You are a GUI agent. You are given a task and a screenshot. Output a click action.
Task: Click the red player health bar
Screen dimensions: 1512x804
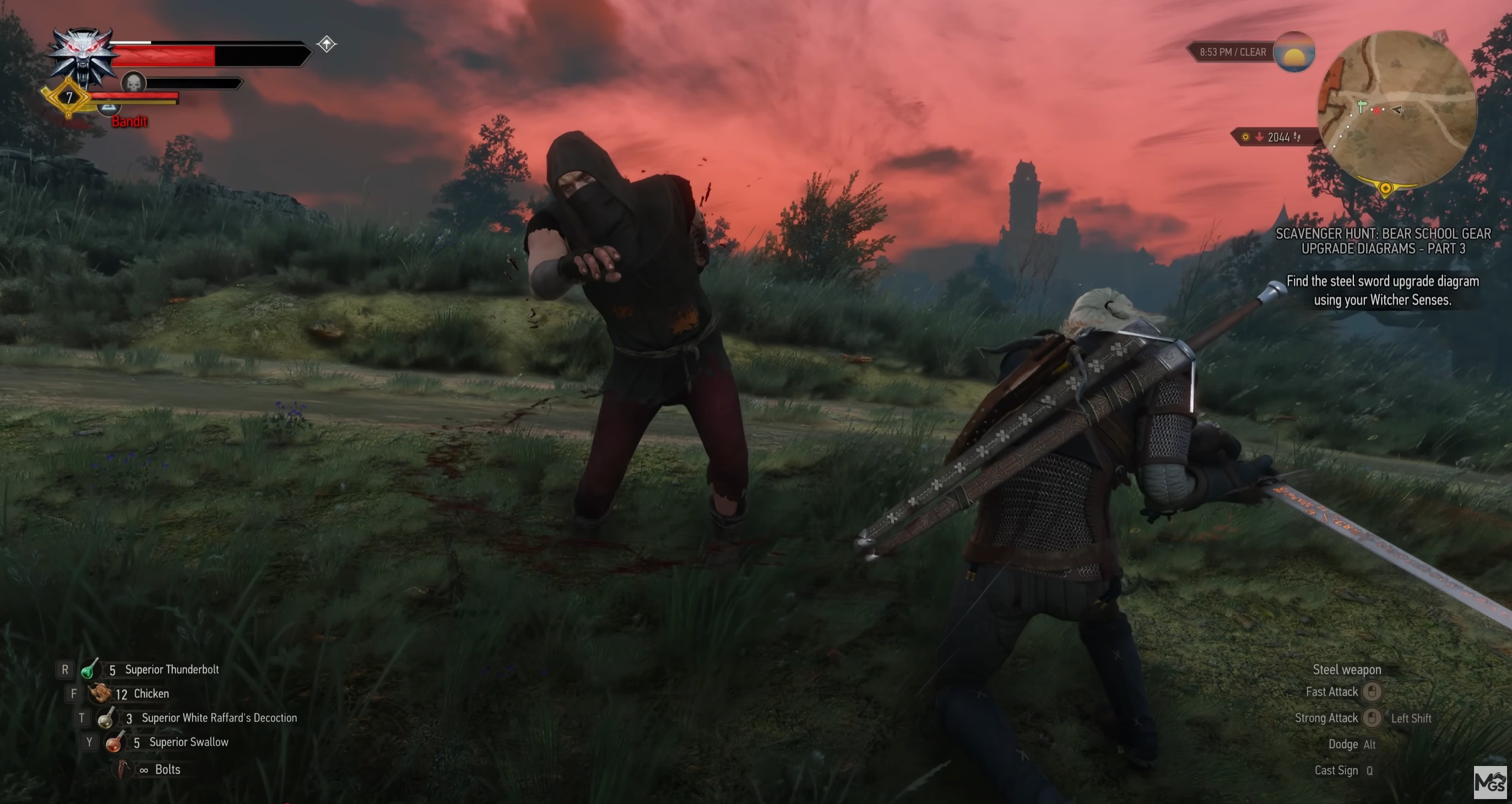point(164,56)
